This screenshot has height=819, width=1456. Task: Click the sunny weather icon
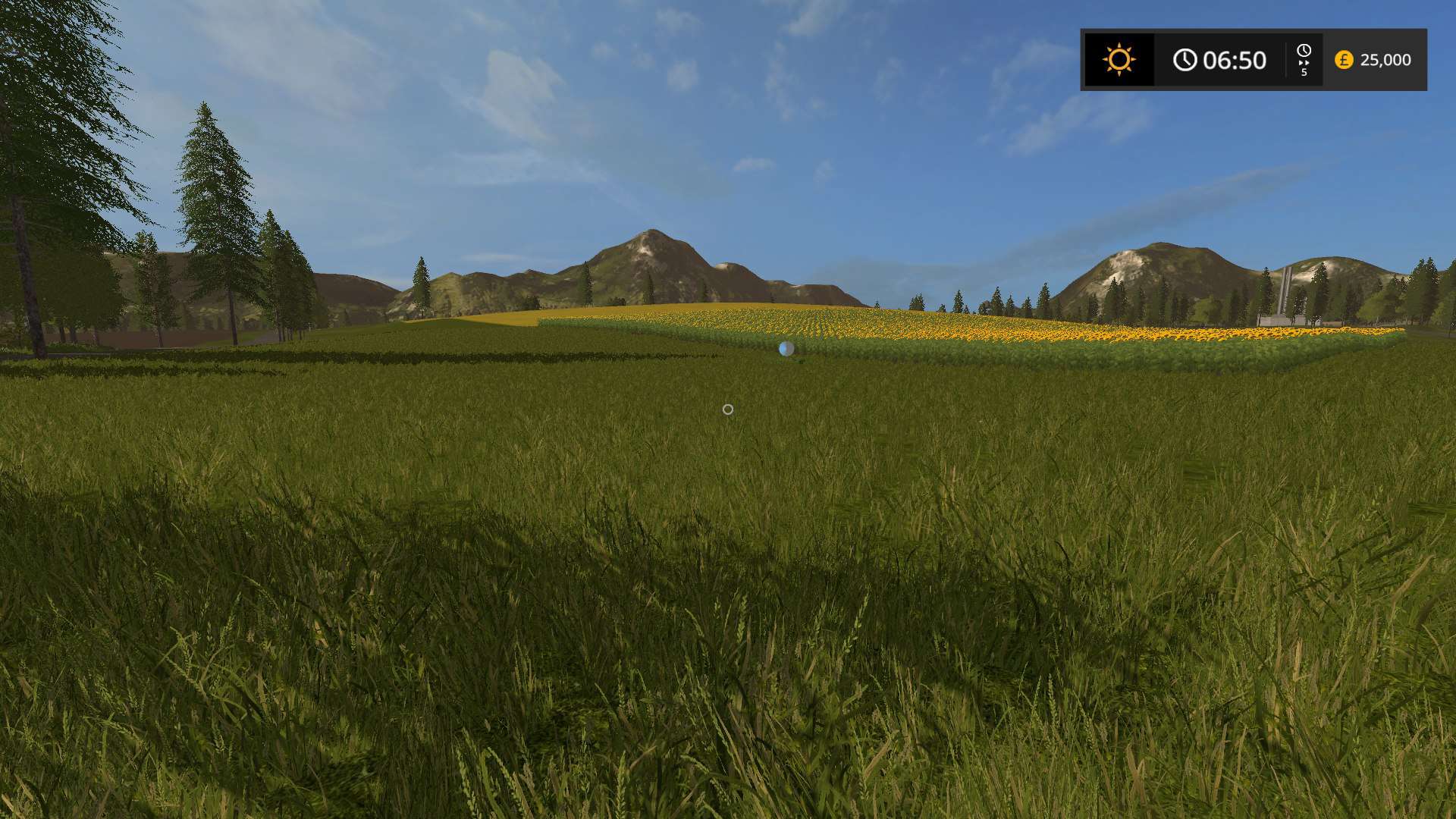[1119, 60]
